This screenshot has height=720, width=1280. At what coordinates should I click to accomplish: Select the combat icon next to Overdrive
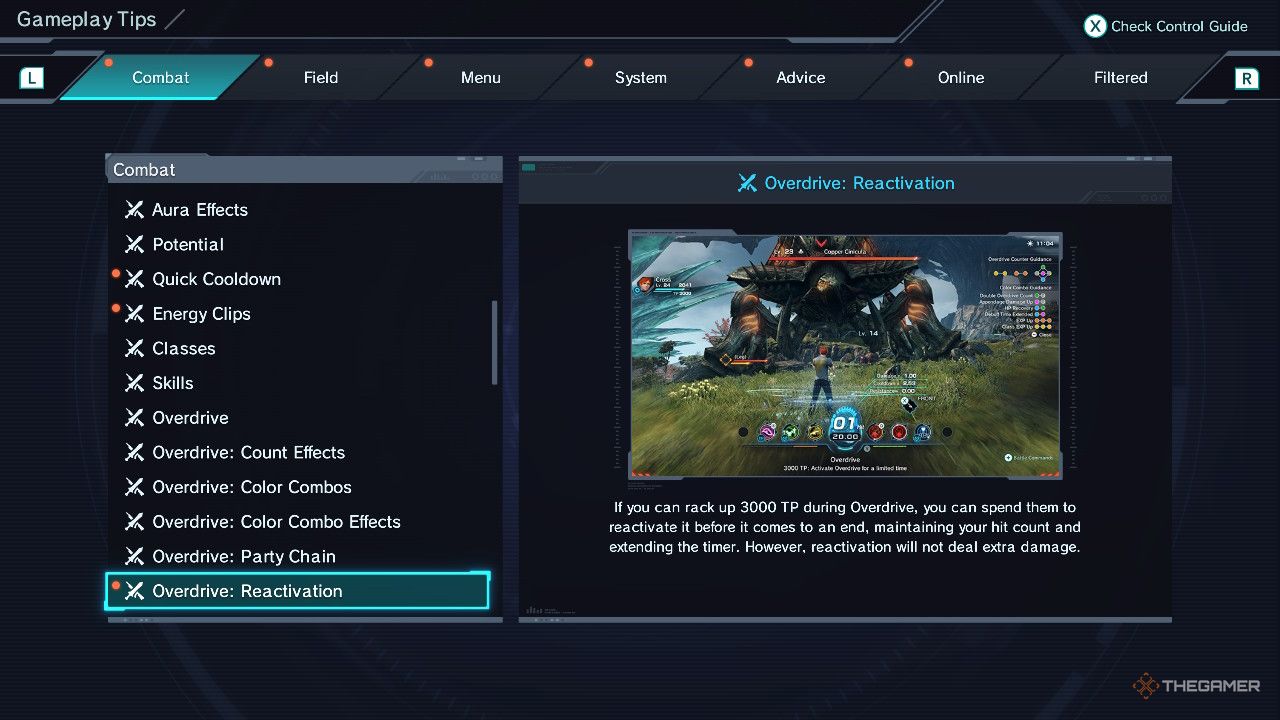coord(135,418)
